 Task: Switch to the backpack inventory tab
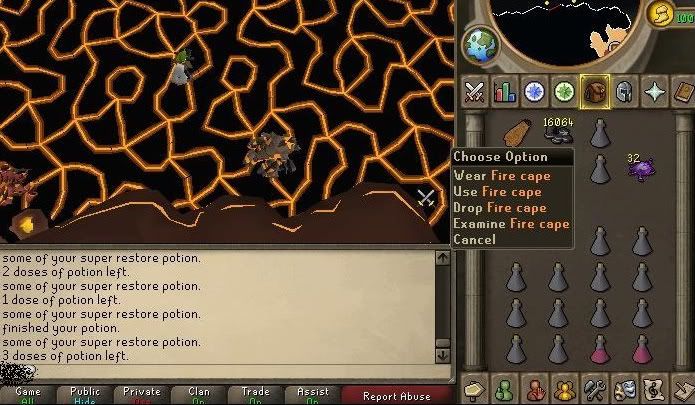(x=596, y=92)
